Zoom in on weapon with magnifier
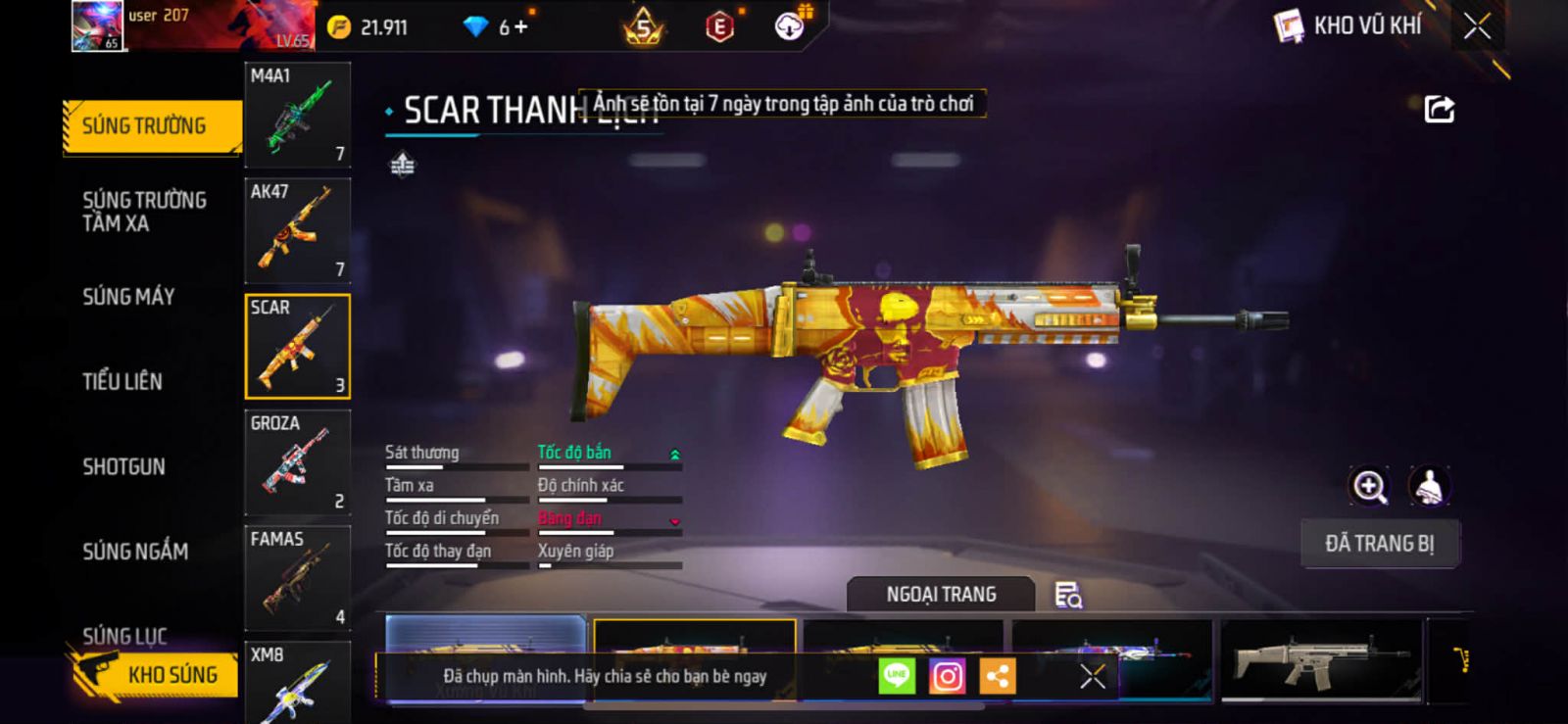 pos(1369,486)
